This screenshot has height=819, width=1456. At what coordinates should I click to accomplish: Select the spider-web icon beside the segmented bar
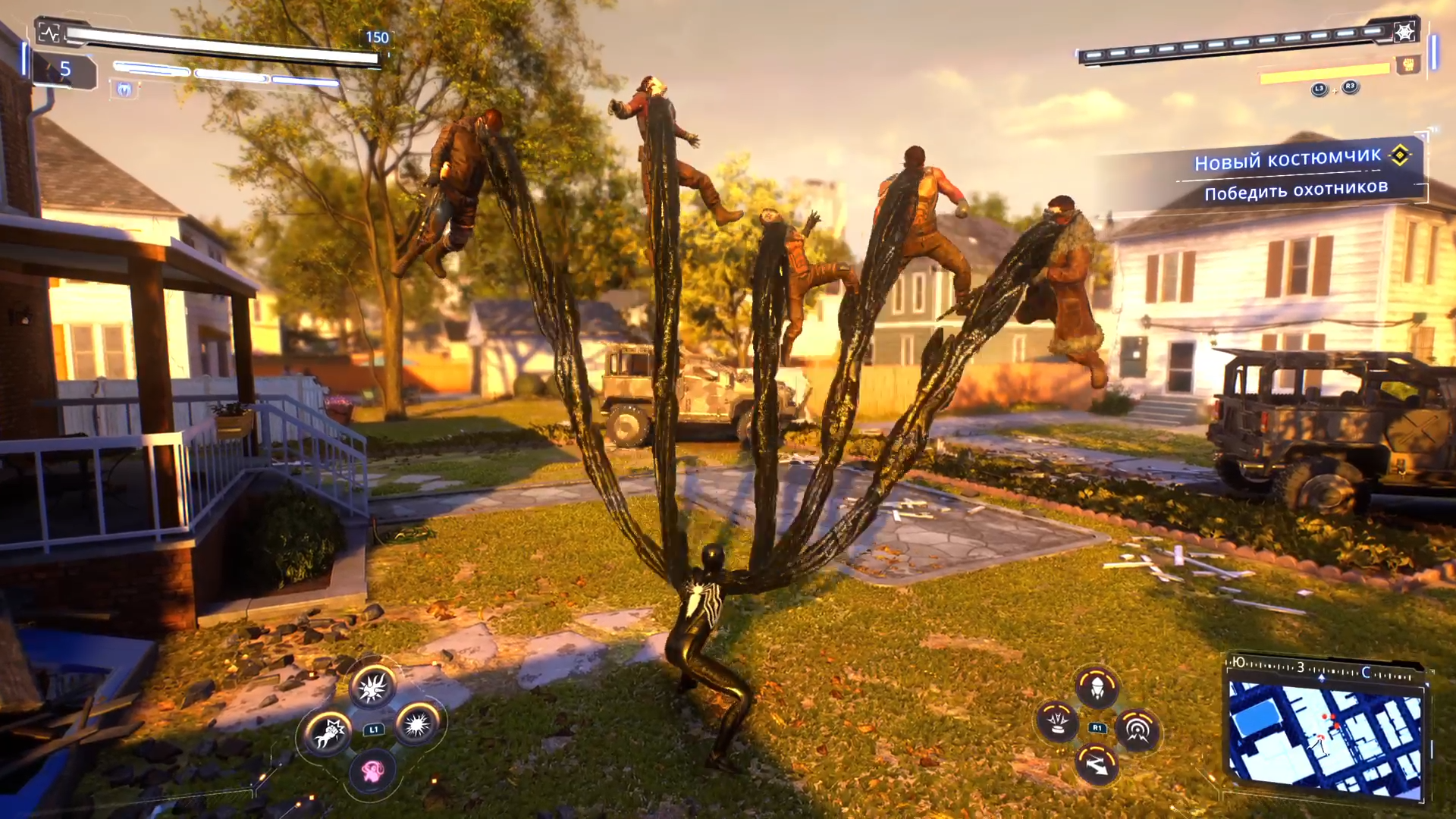pos(1405,32)
